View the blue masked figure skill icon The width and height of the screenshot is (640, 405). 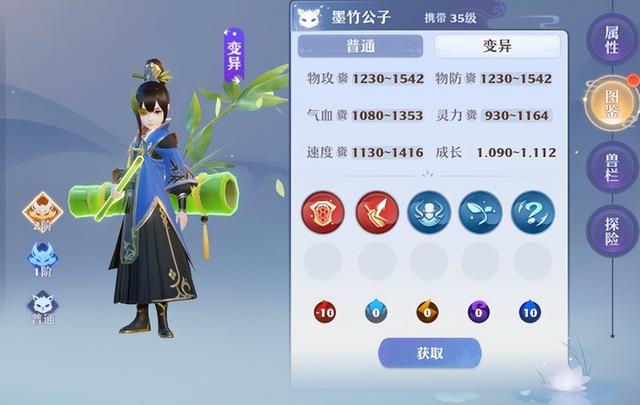[428, 211]
